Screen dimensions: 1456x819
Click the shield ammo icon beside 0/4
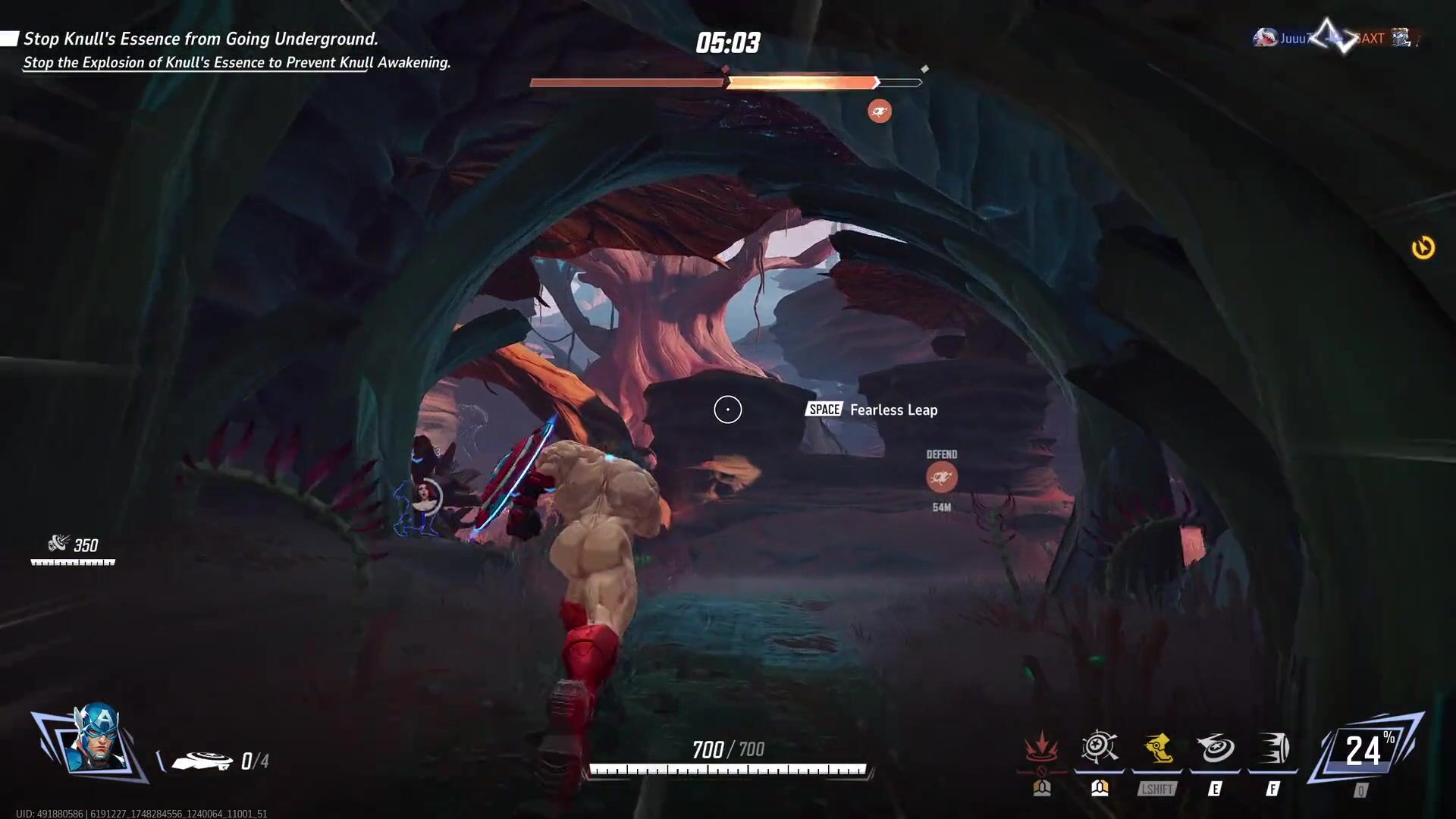click(x=202, y=761)
